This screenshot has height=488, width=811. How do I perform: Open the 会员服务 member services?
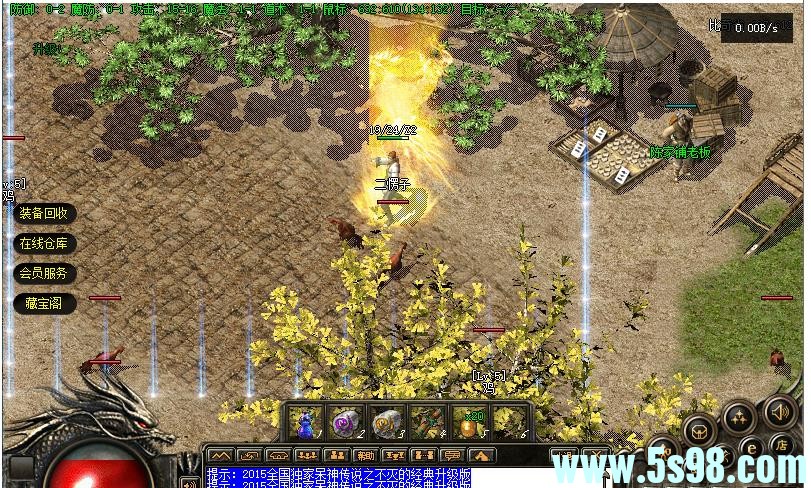pyautogui.click(x=44, y=273)
